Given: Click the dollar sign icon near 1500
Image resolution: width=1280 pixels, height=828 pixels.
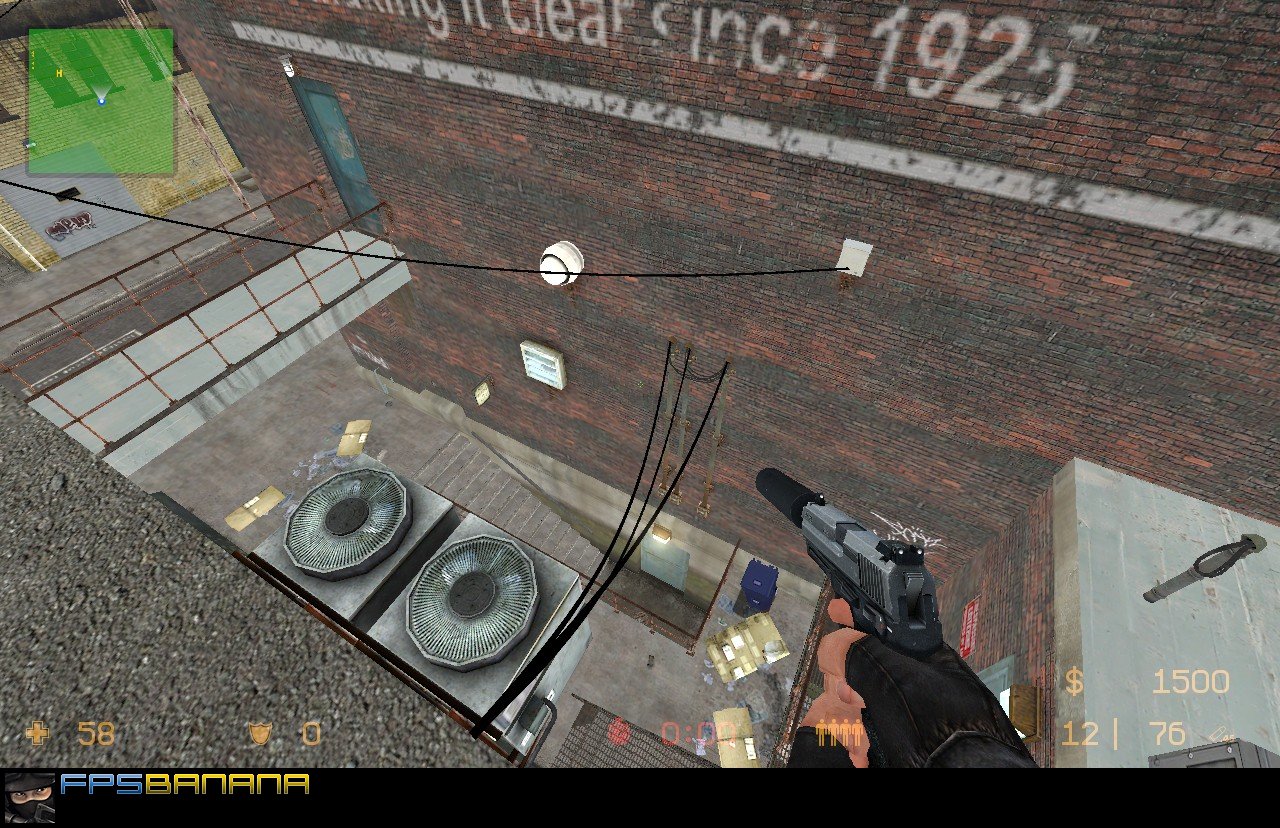Looking at the screenshot, I should tap(1075, 681).
